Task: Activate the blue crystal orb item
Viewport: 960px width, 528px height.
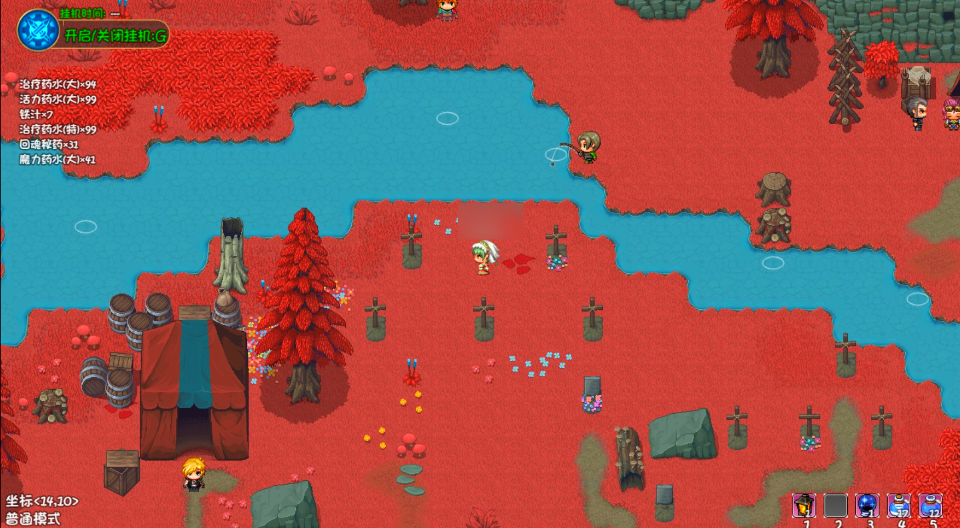Action: 867,505
